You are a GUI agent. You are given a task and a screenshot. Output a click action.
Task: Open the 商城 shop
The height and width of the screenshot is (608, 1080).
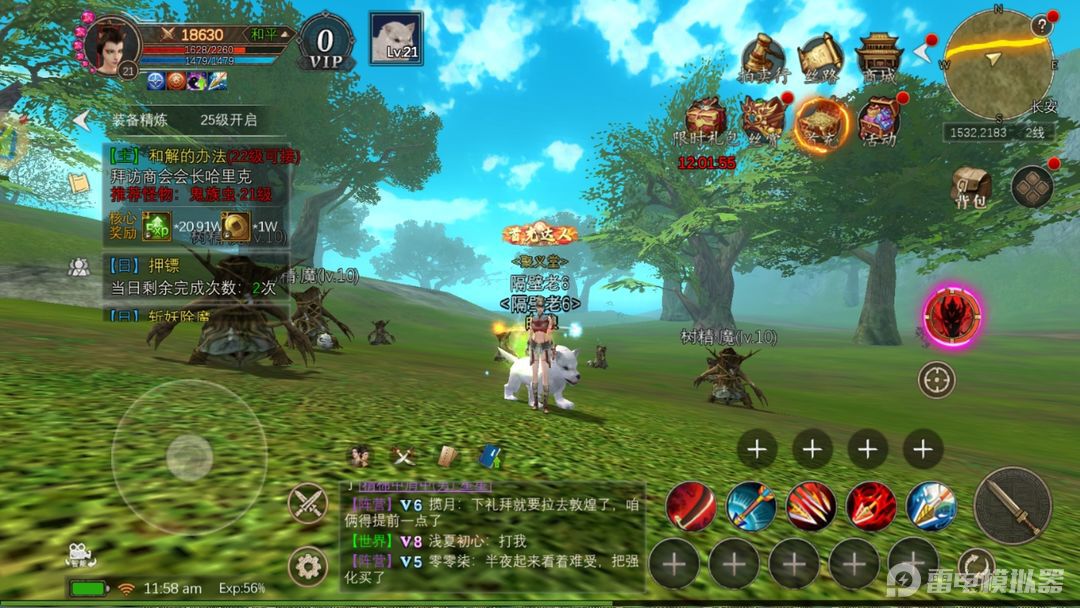pyautogui.click(x=879, y=58)
